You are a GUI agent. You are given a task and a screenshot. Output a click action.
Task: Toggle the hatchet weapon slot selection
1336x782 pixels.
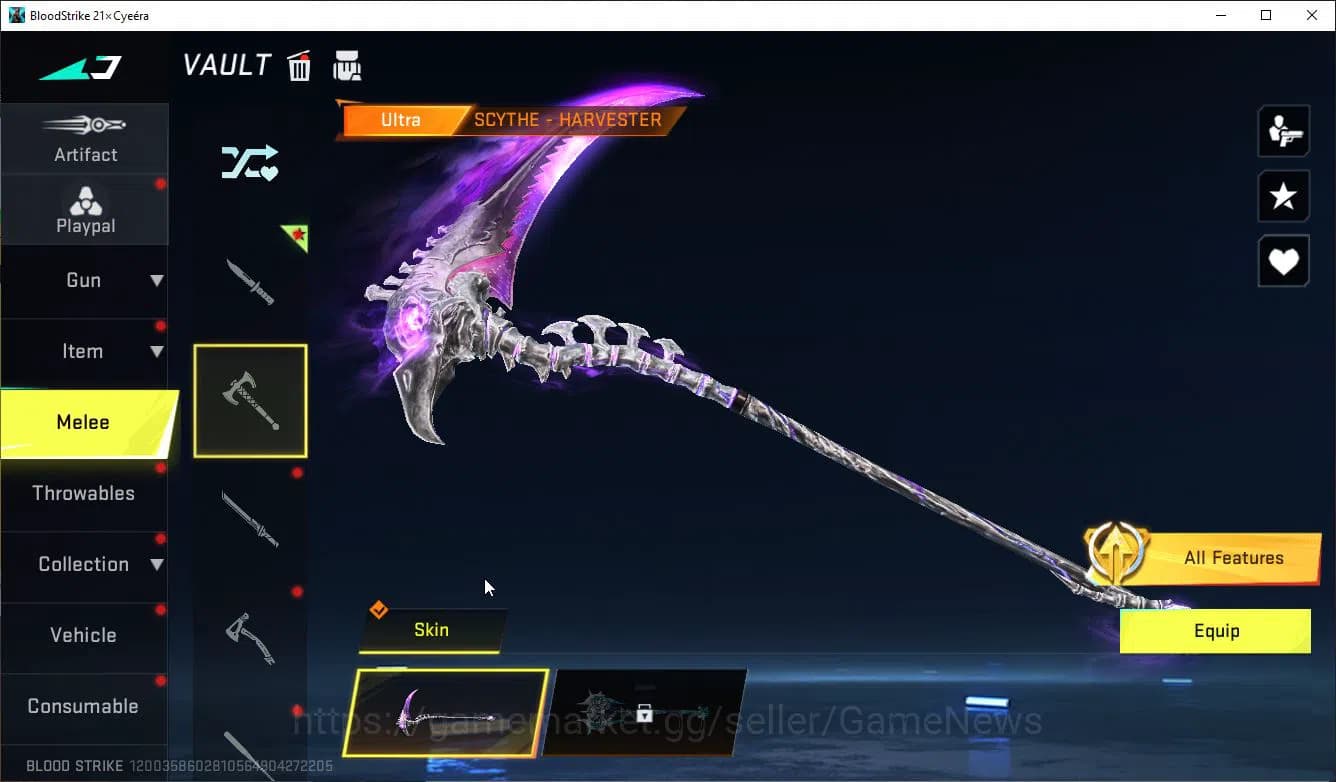tap(250, 400)
